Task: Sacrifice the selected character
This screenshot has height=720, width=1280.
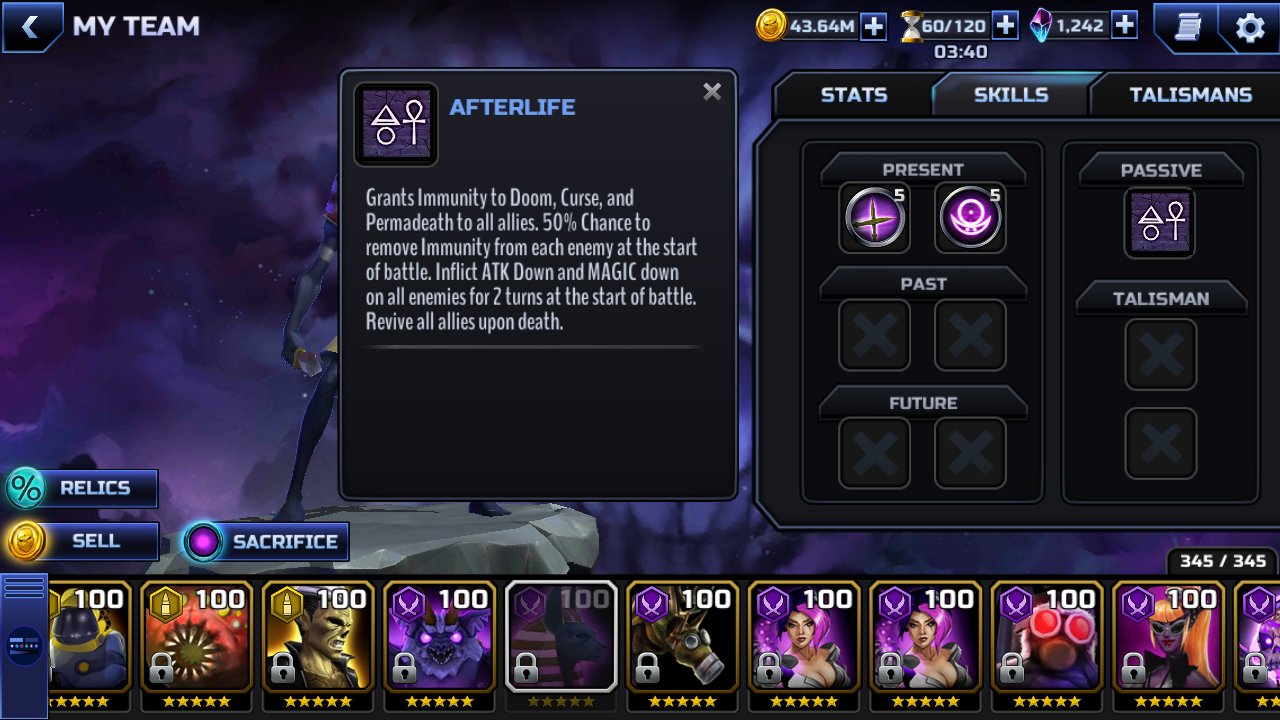Action: coord(266,542)
